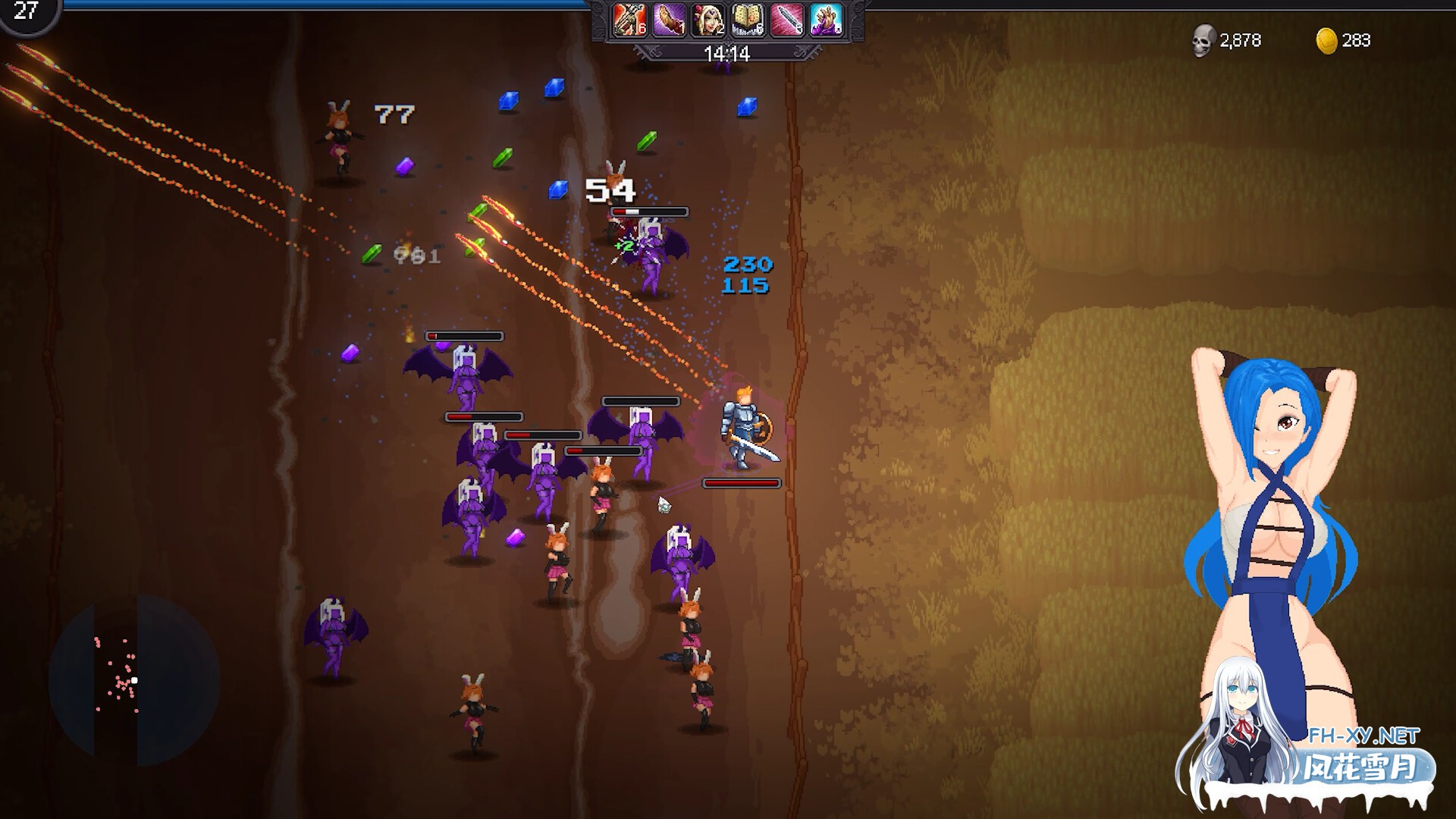Choose the blonde woman portrait skill

[x=708, y=20]
